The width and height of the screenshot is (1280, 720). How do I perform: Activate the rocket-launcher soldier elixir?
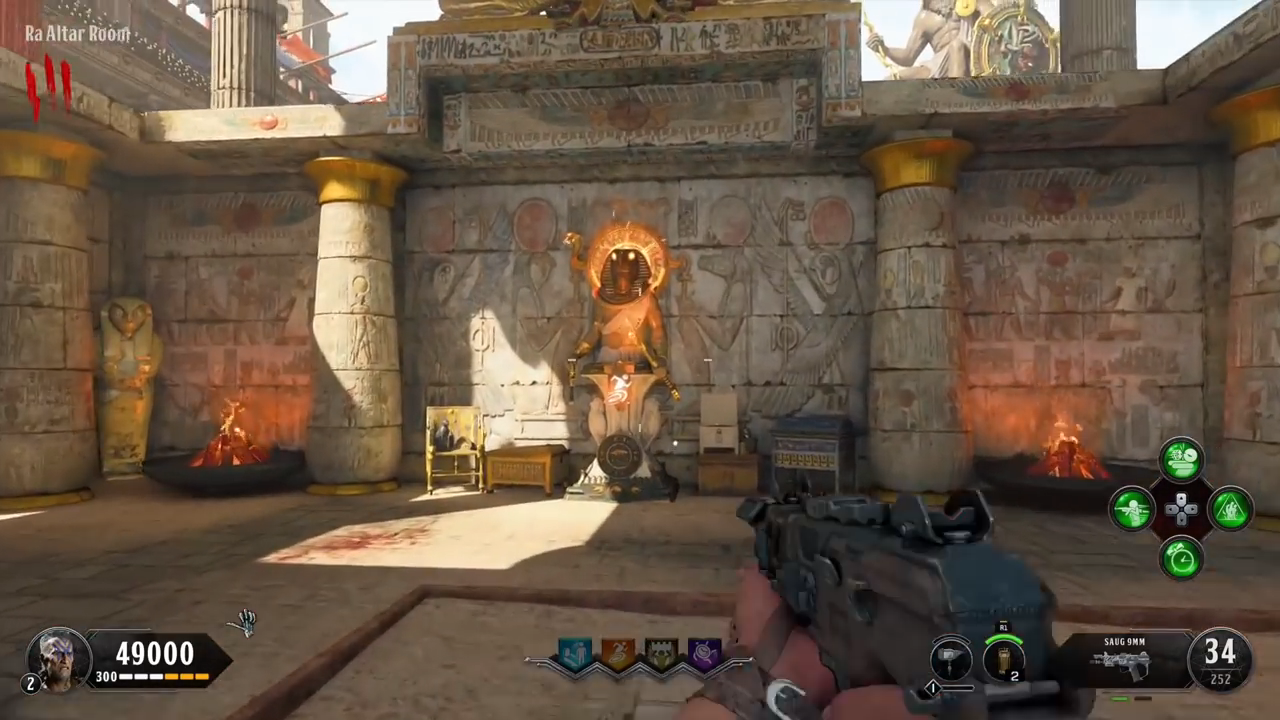(1133, 509)
